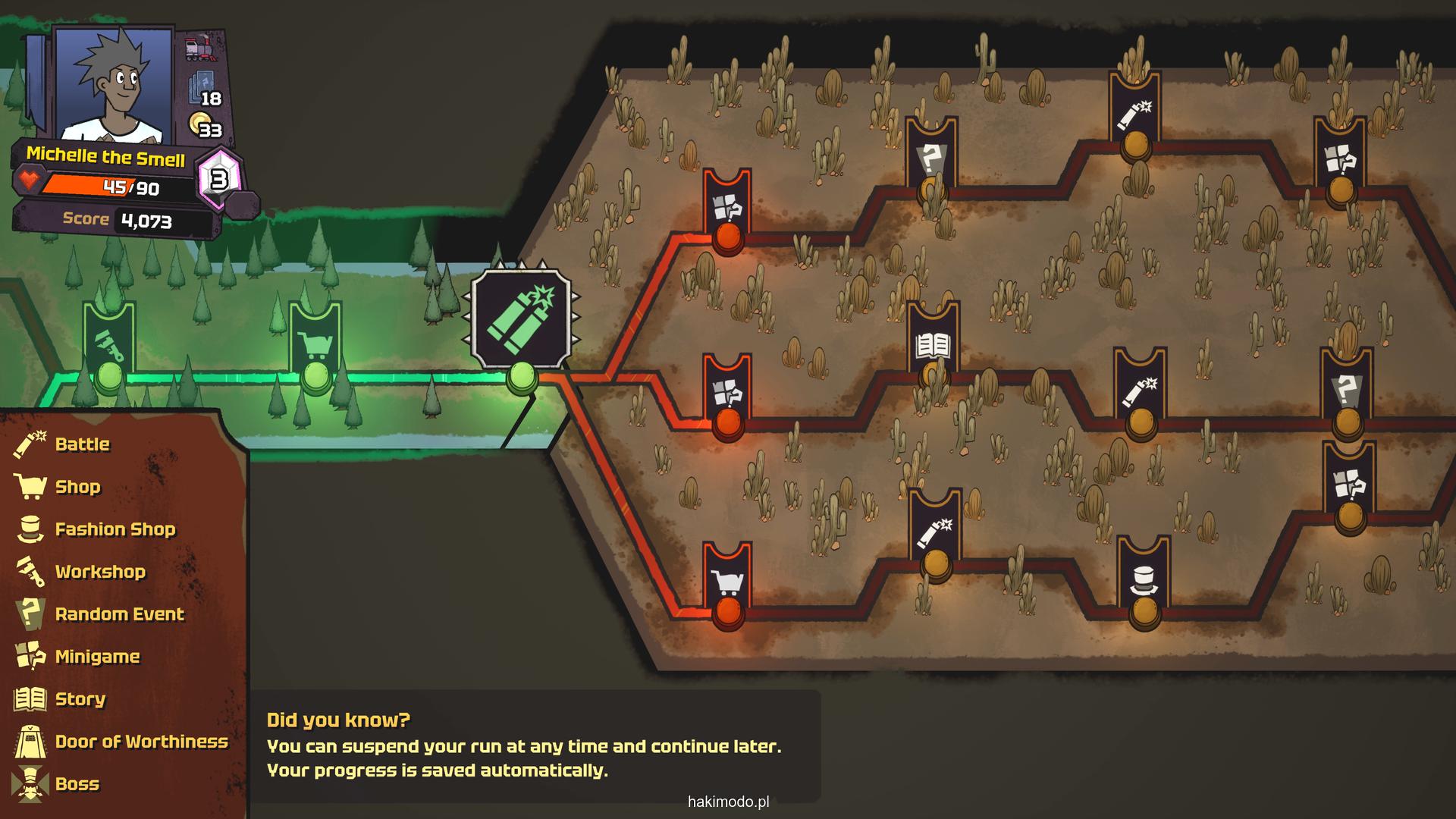
Task: Choose the Workshop legend entry
Action: coord(99,572)
